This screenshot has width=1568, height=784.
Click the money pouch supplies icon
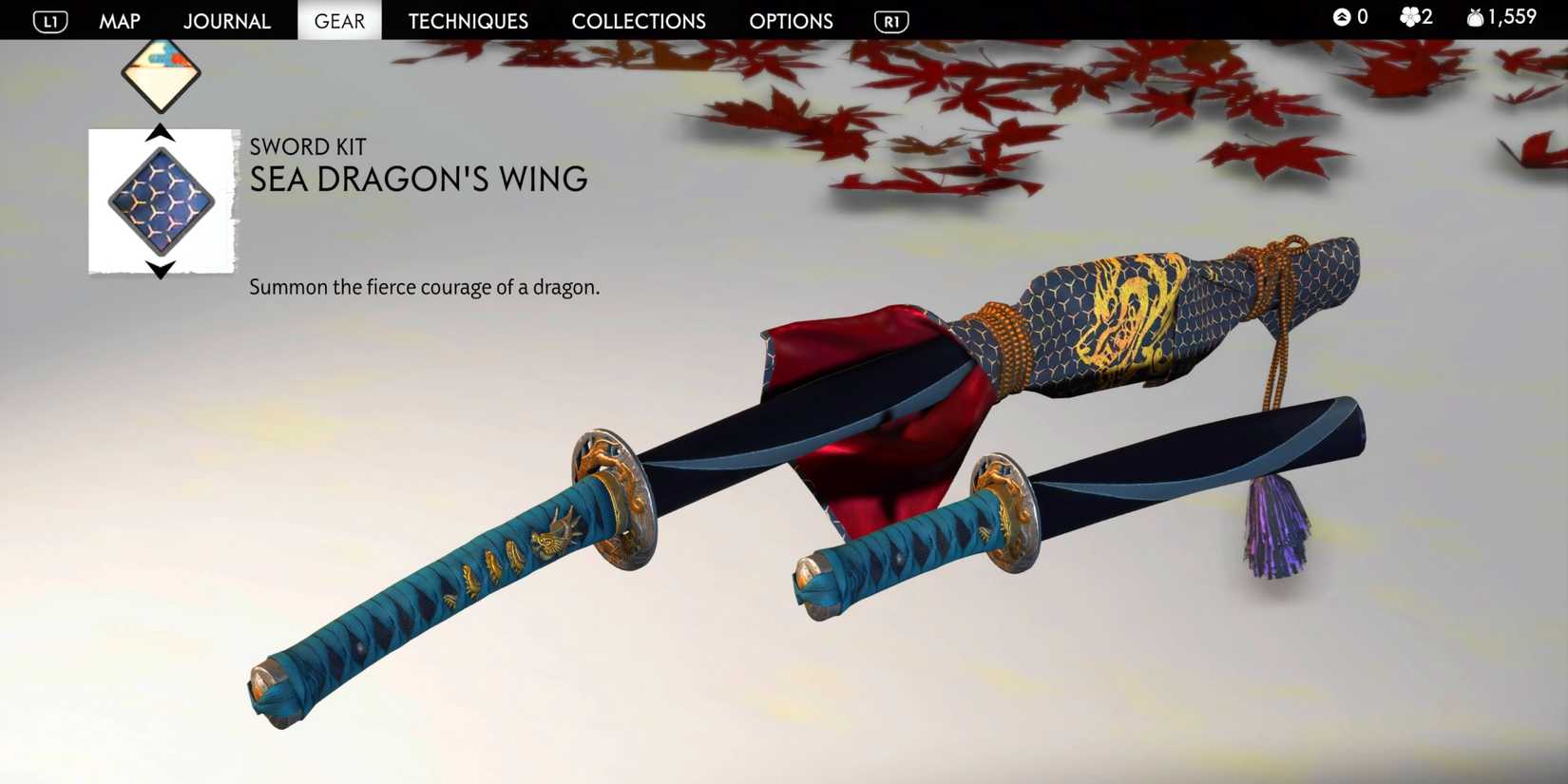click(x=1474, y=16)
